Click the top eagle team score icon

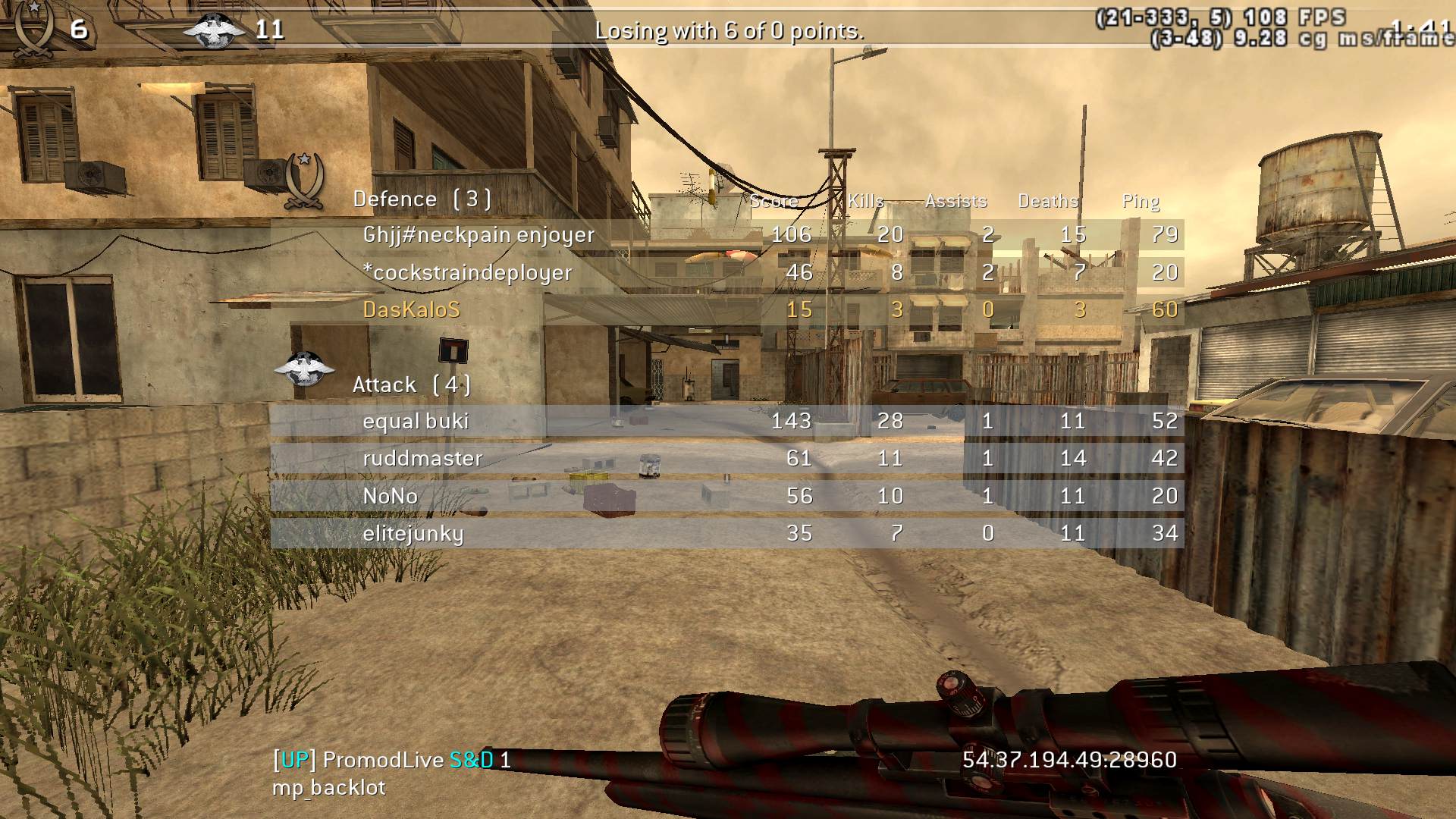pyautogui.click(x=215, y=30)
